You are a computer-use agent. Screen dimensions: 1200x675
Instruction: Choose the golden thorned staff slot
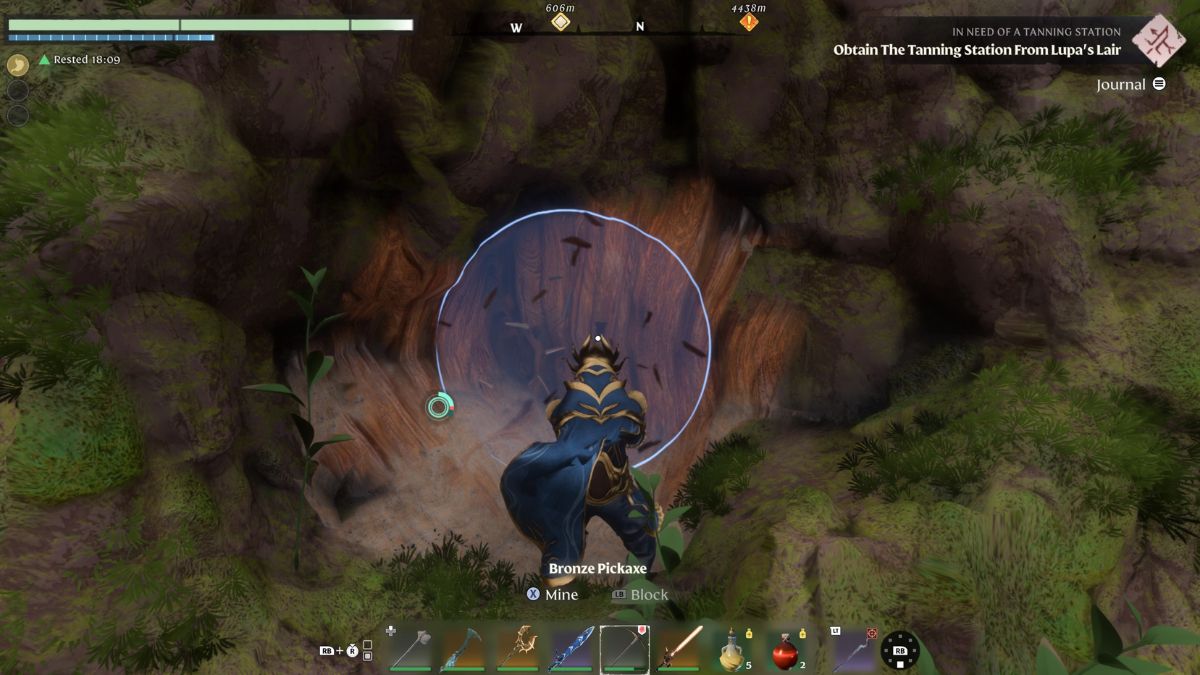tap(517, 648)
